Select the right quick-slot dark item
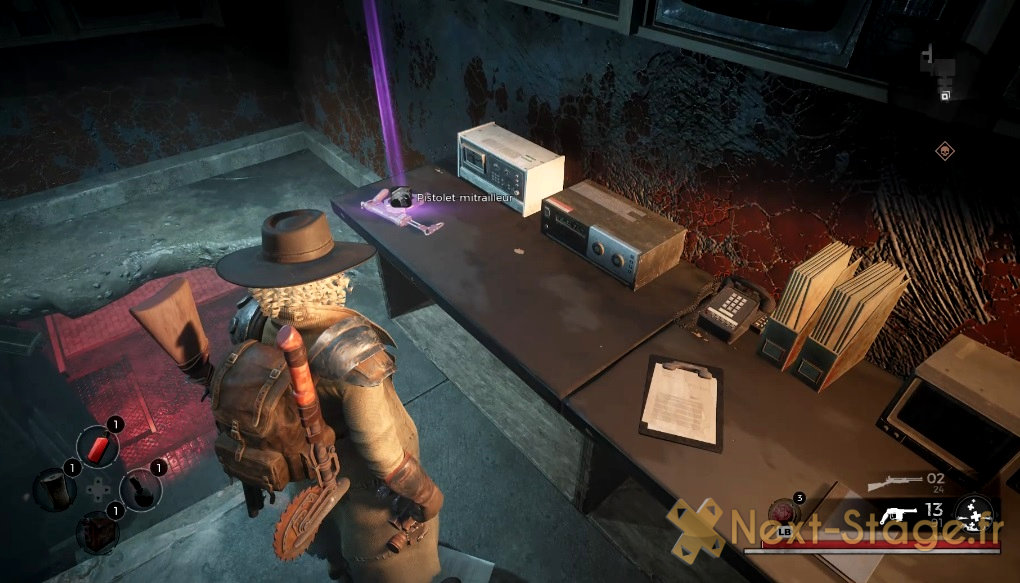 click(140, 488)
